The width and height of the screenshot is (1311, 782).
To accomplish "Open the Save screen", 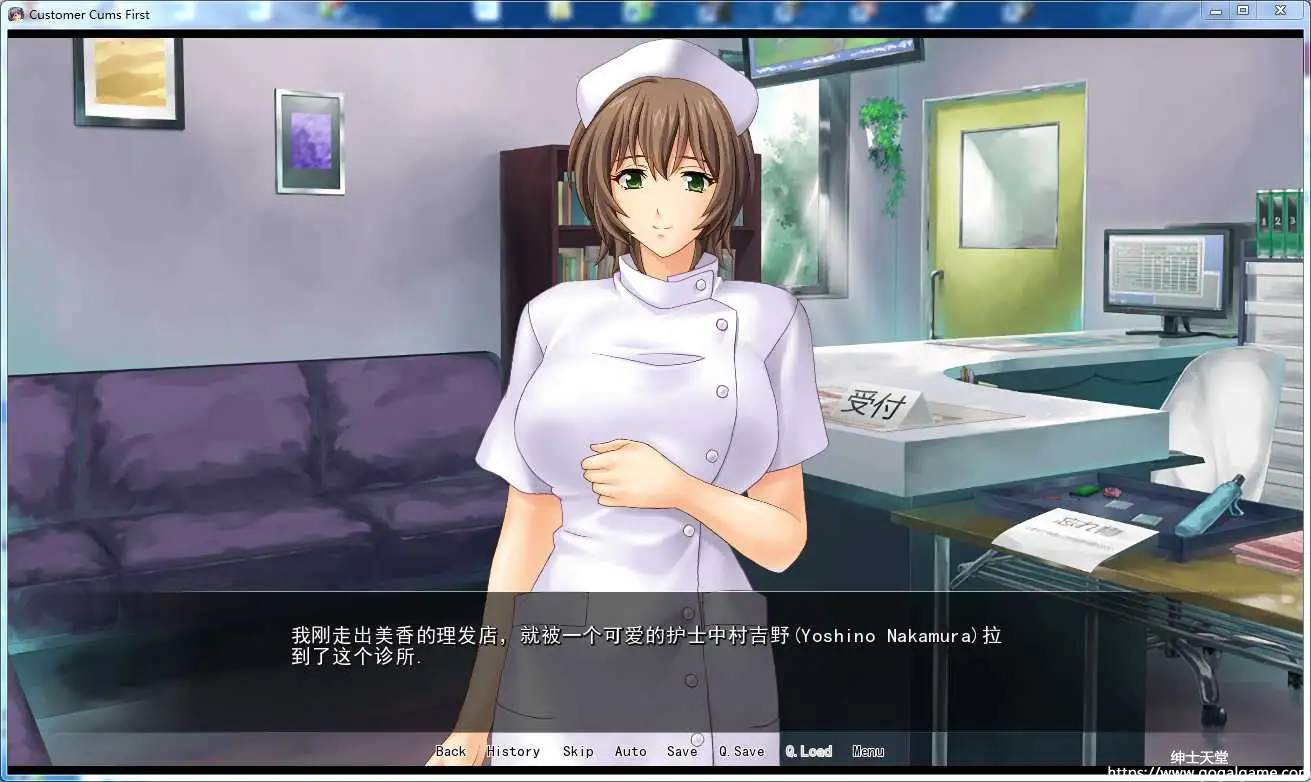I will 682,751.
